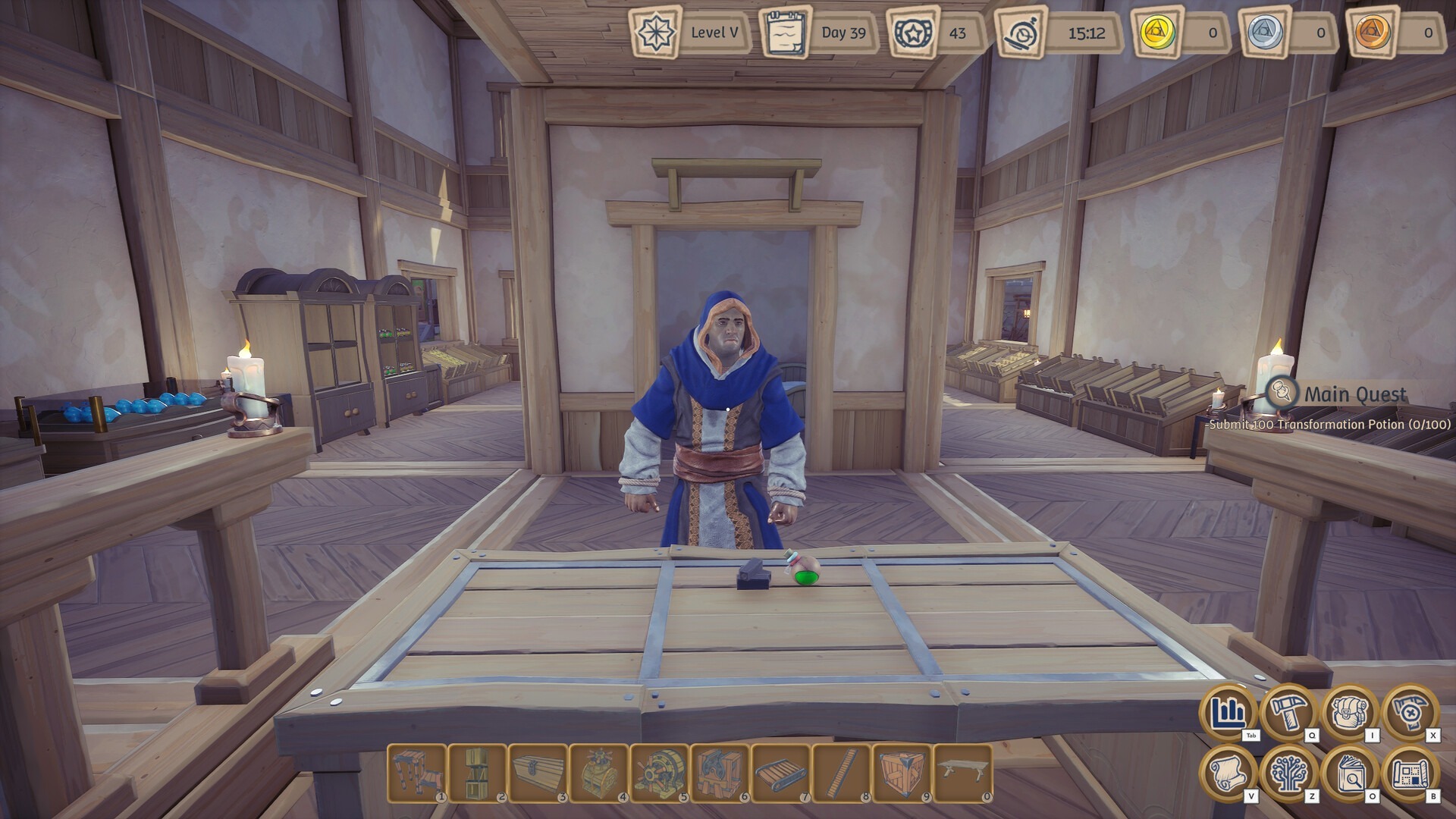Open the research tree icon
Image resolution: width=1456 pixels, height=819 pixels.
click(x=1288, y=773)
